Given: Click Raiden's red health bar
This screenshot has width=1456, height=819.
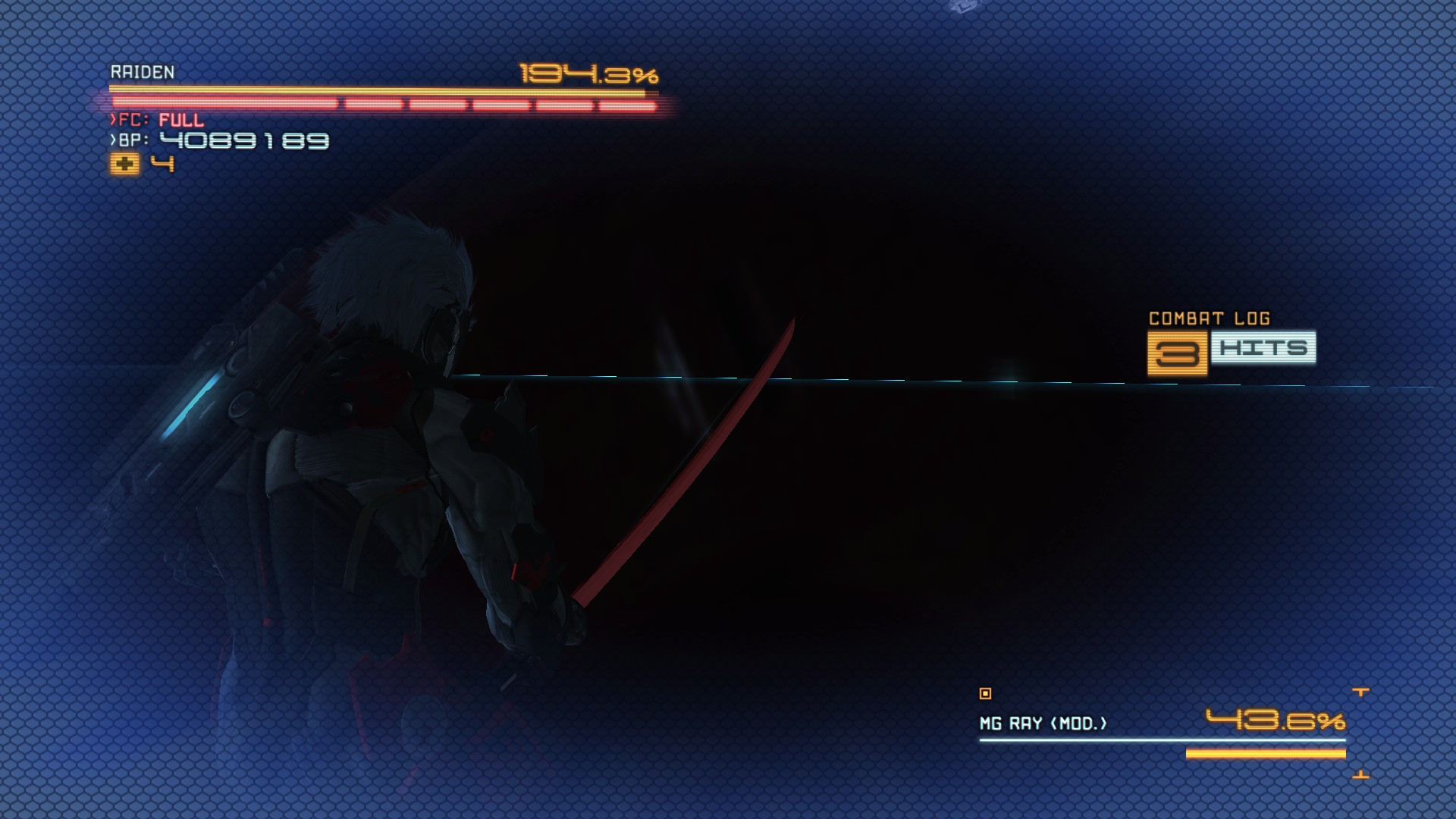Looking at the screenshot, I should point(379,102).
